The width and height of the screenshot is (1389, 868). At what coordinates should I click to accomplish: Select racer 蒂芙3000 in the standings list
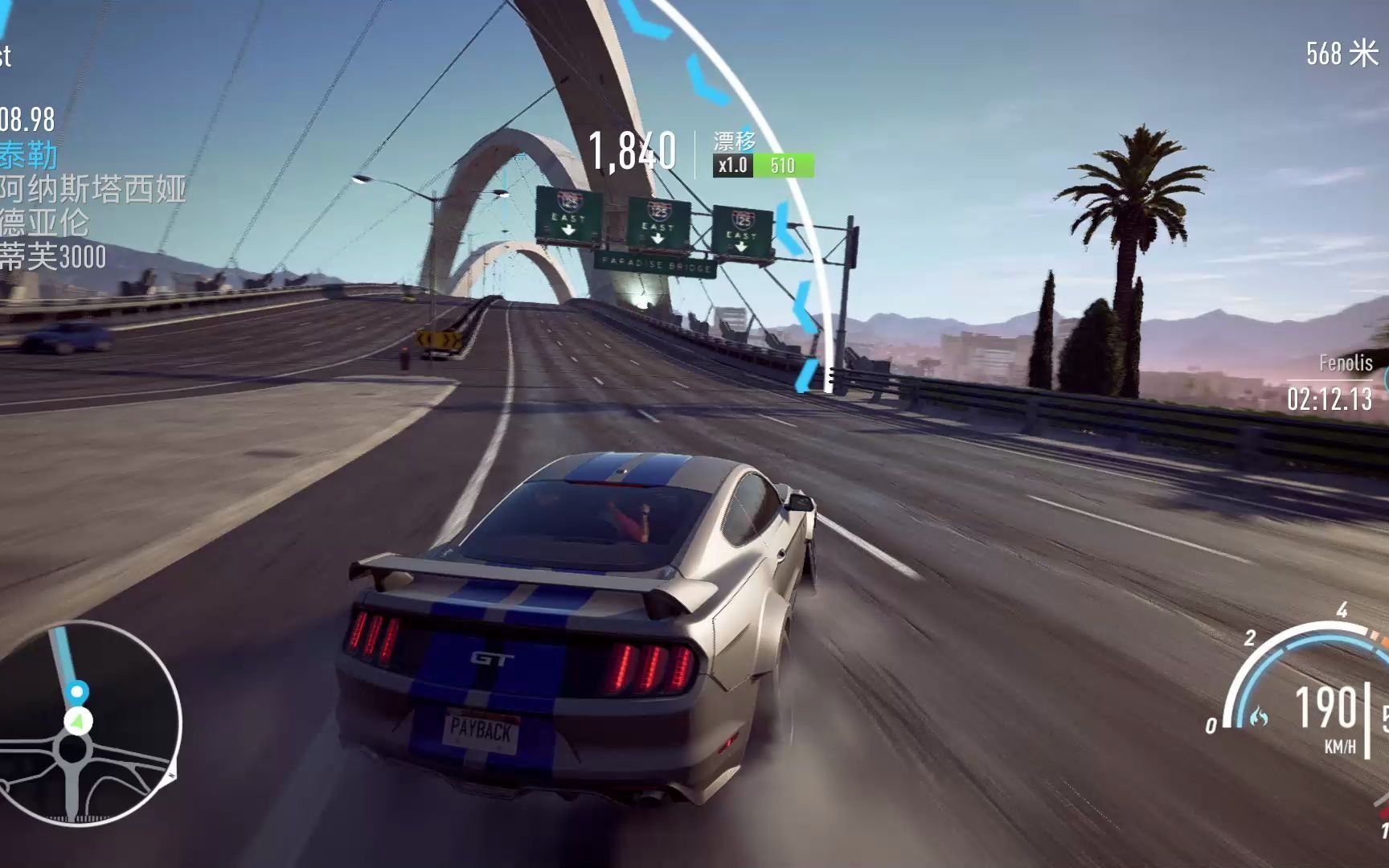(x=53, y=257)
